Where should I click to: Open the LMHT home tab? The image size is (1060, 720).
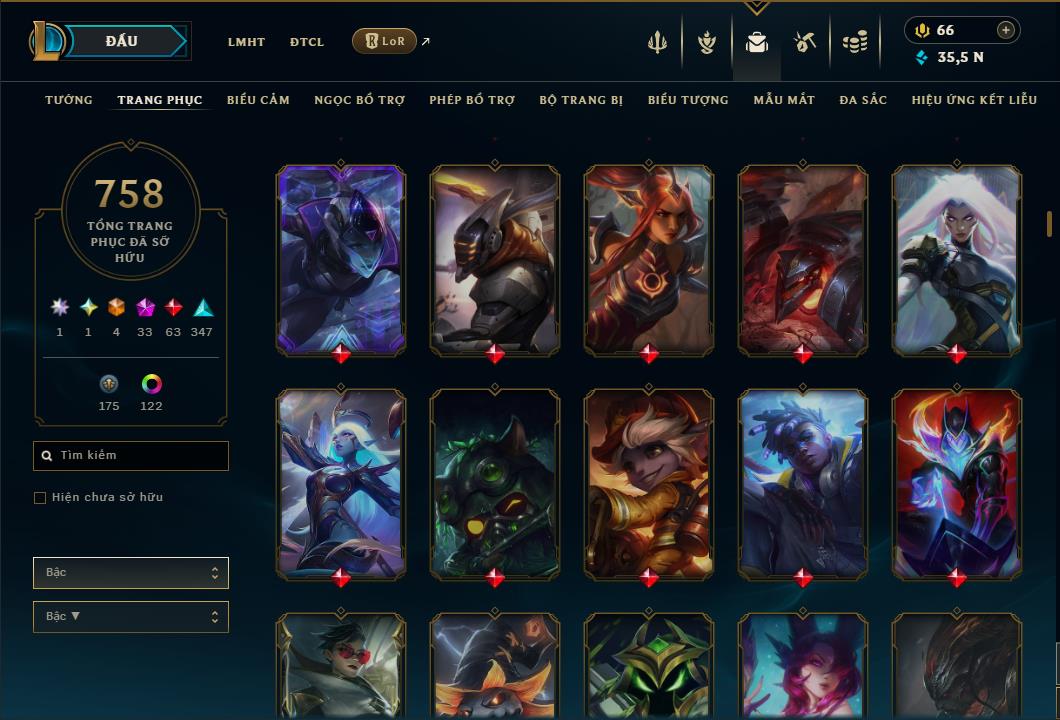click(246, 42)
